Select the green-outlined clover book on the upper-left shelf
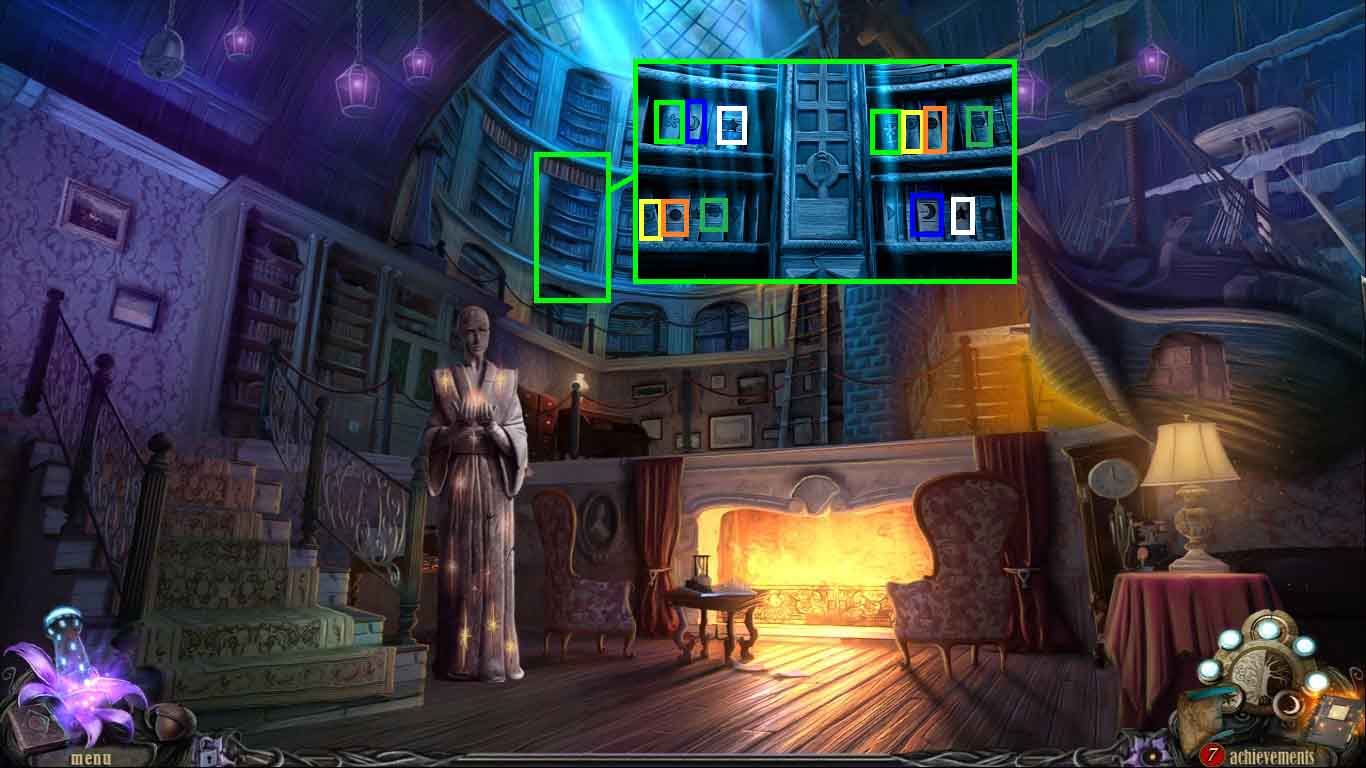 pos(669,122)
